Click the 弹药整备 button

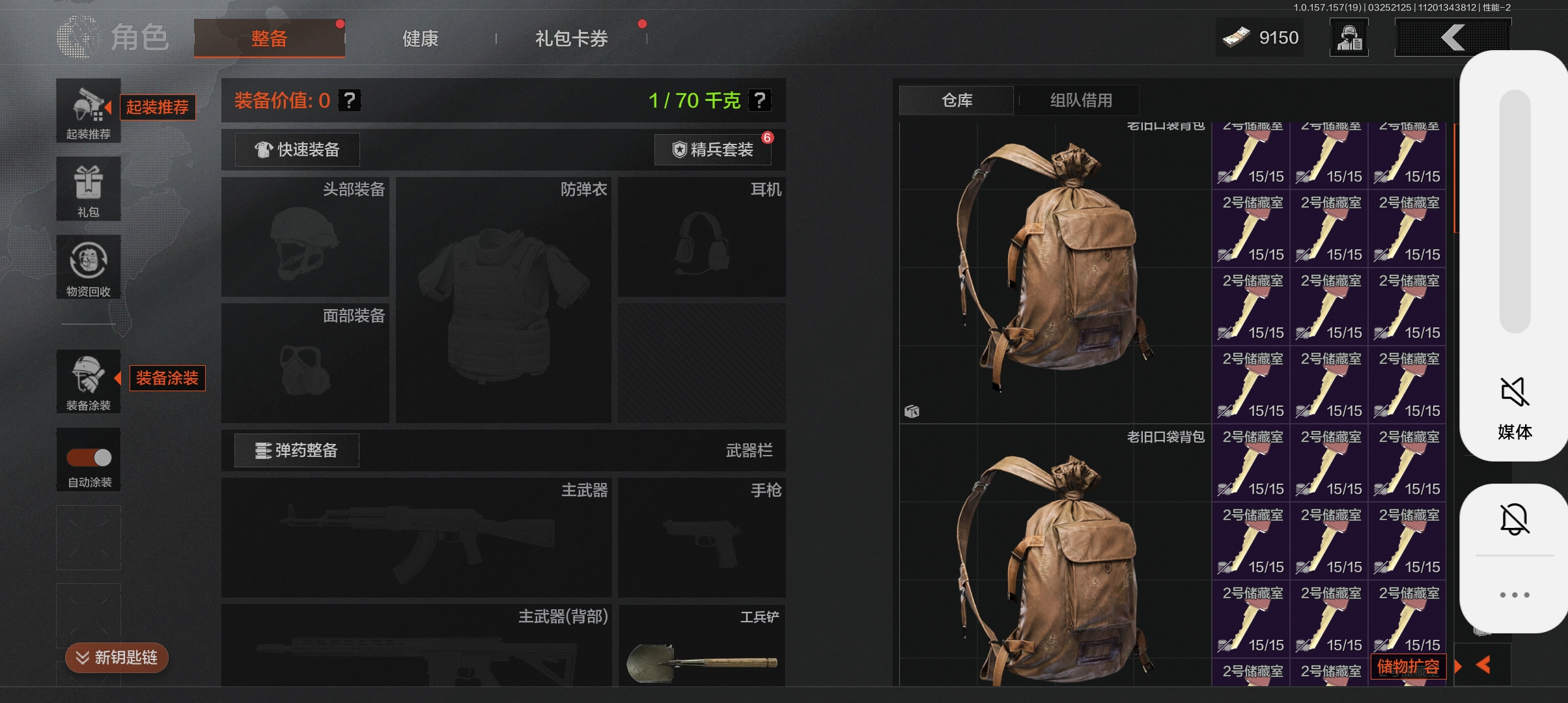pyautogui.click(x=297, y=450)
